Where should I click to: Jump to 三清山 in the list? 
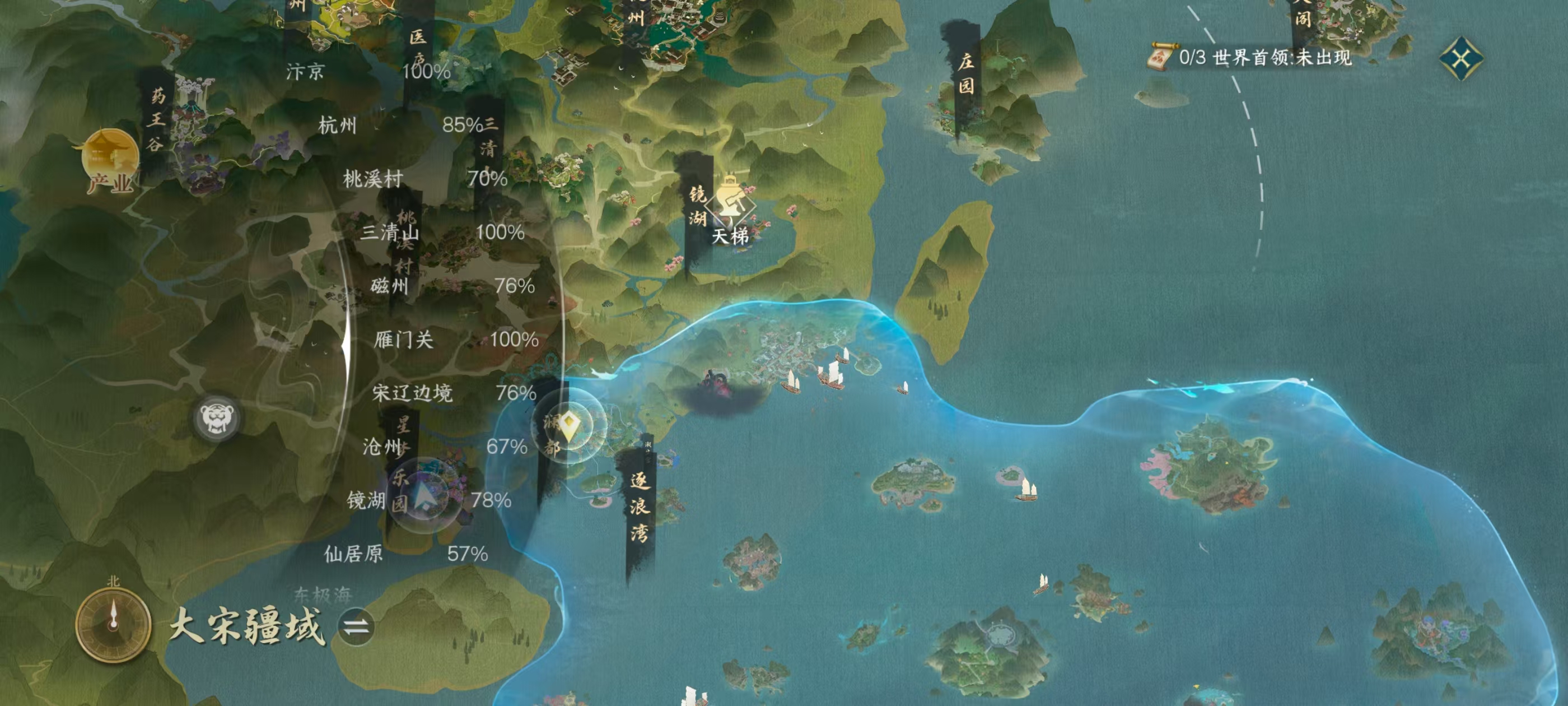(390, 232)
